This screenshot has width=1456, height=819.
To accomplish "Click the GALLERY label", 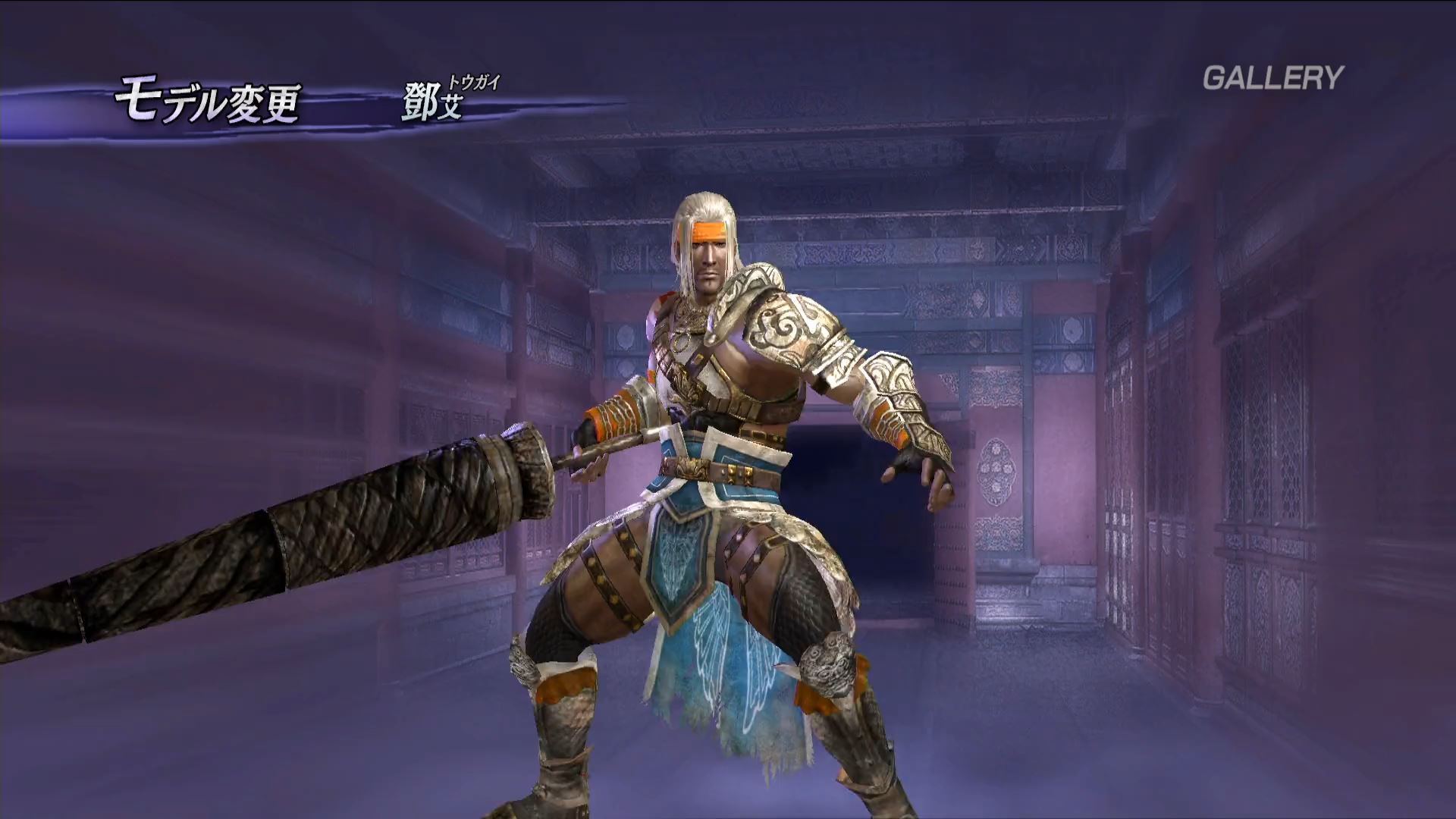I will (x=1272, y=78).
